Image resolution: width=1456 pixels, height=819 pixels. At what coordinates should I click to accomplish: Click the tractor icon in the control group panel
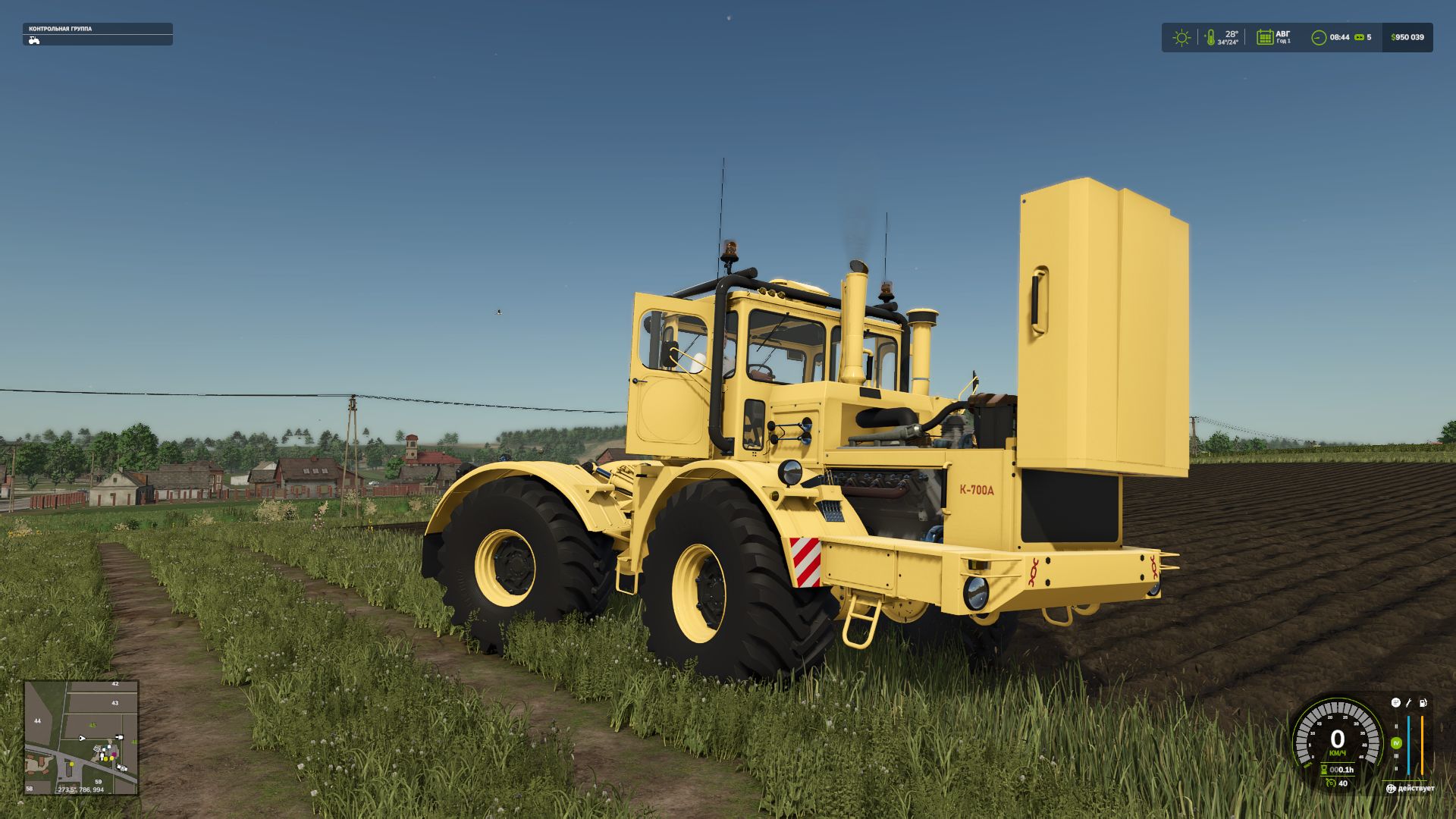[34, 40]
